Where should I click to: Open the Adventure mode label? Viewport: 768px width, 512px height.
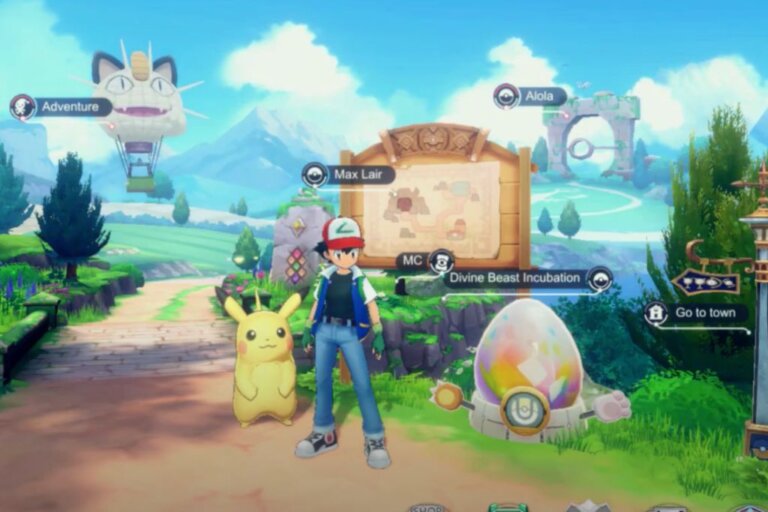[x=60, y=107]
